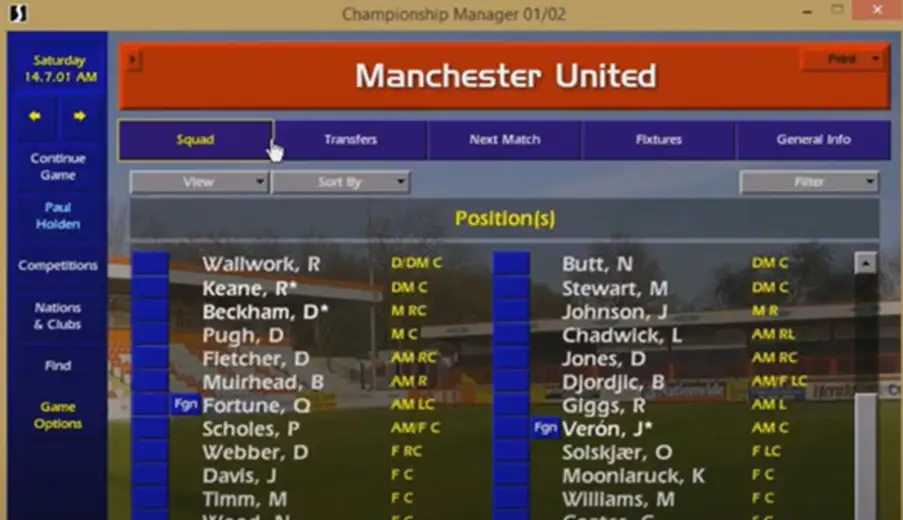Switch to the Transfers tab
The height and width of the screenshot is (520, 903).
click(350, 140)
